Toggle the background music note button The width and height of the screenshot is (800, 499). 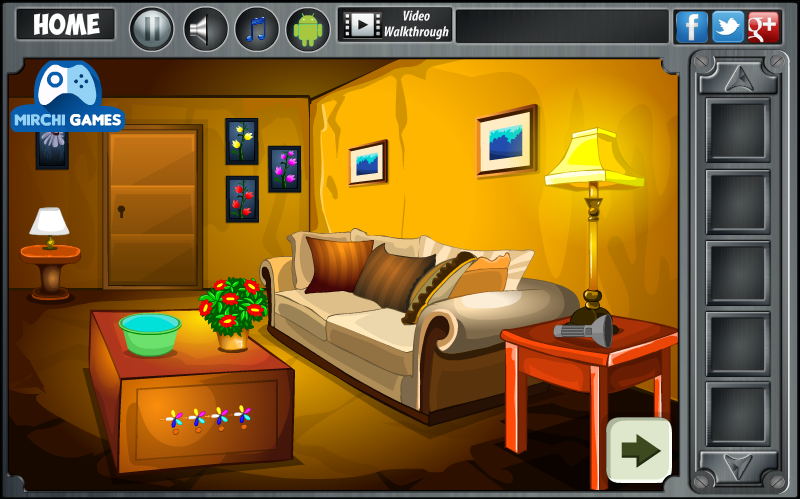(x=257, y=28)
